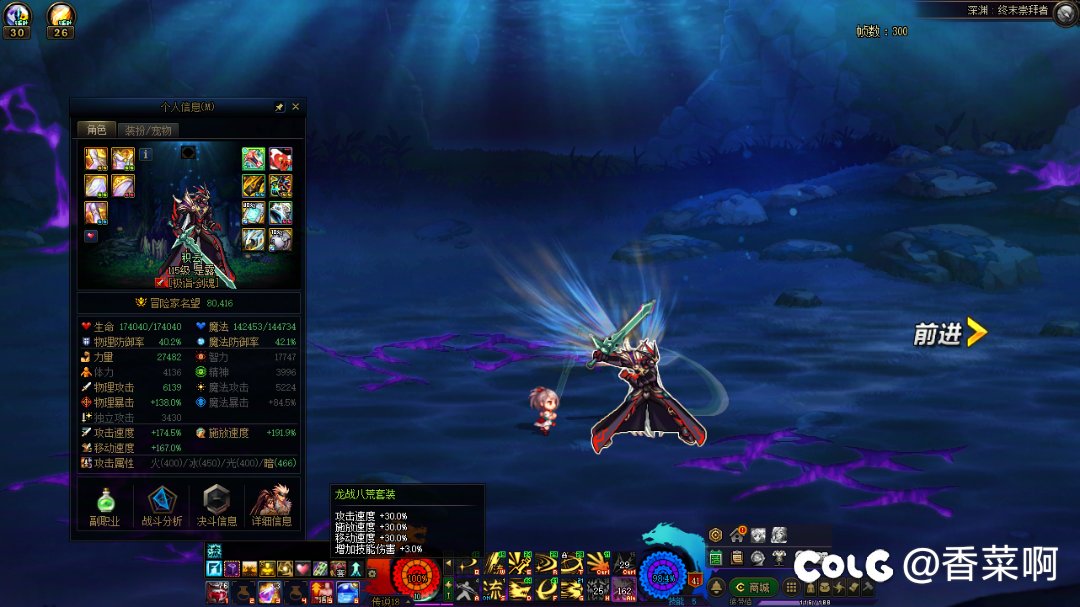
Task: Open the gold hexagon coin icon
Action: click(716, 535)
